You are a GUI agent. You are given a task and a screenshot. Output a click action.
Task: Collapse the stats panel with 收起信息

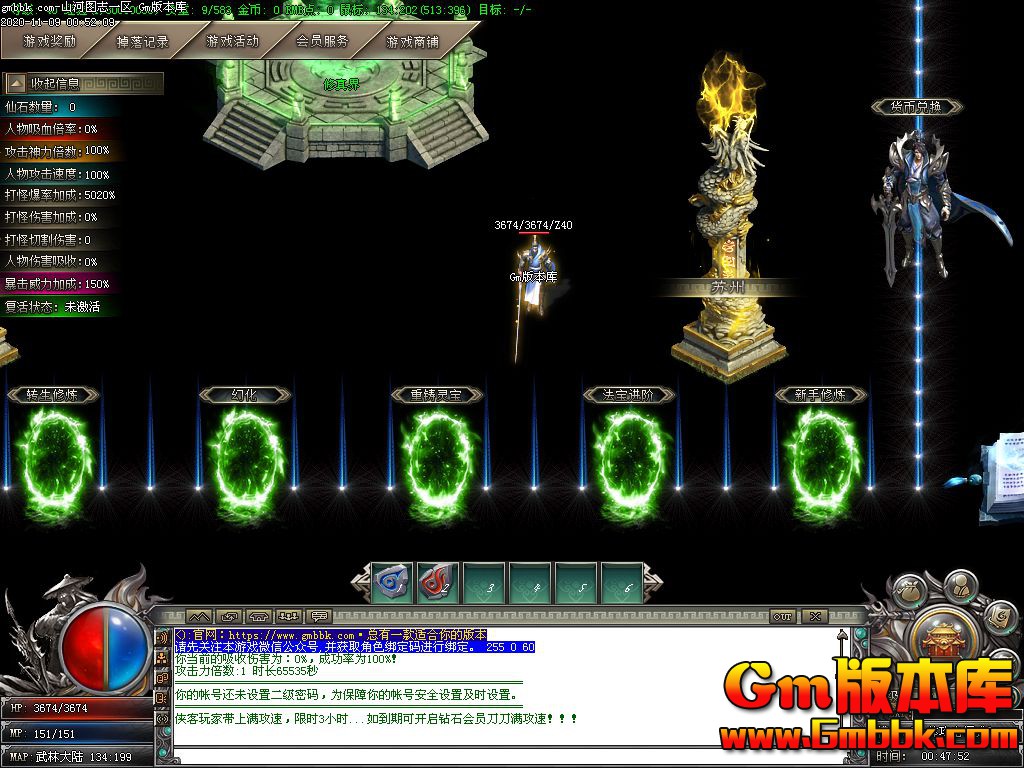click(x=84, y=83)
